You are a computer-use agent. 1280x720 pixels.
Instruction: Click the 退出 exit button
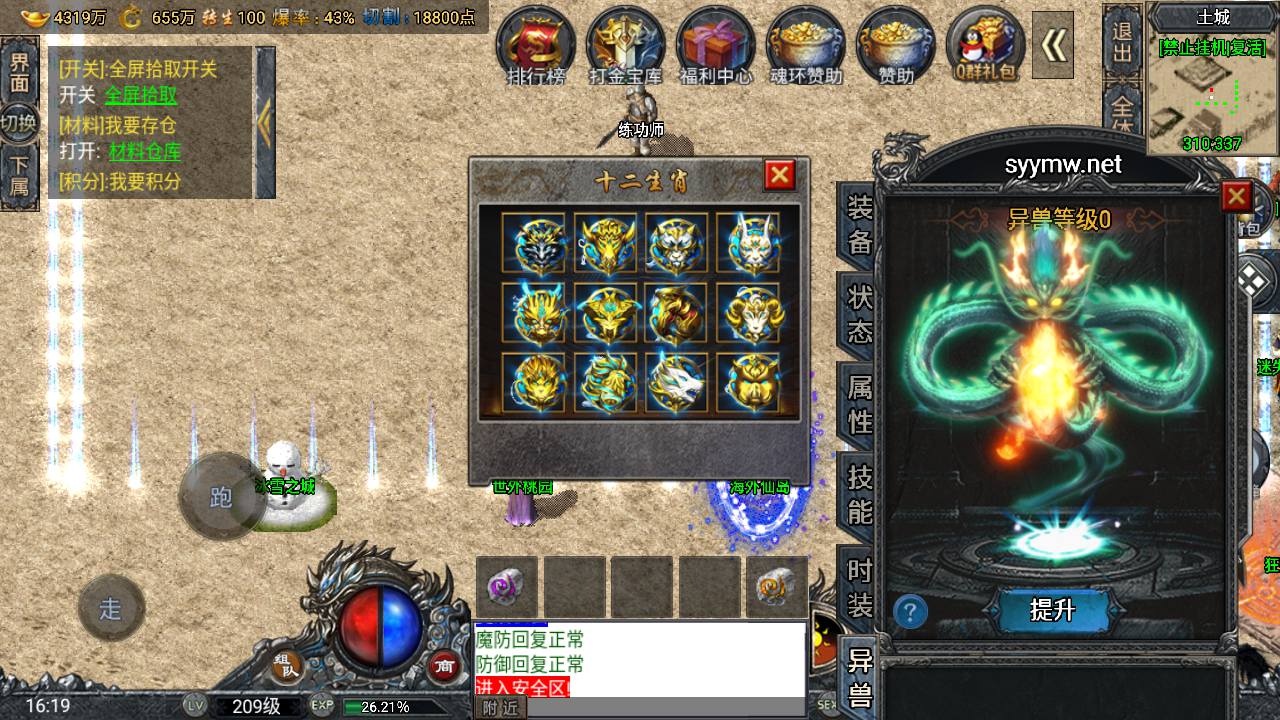click(x=1123, y=42)
